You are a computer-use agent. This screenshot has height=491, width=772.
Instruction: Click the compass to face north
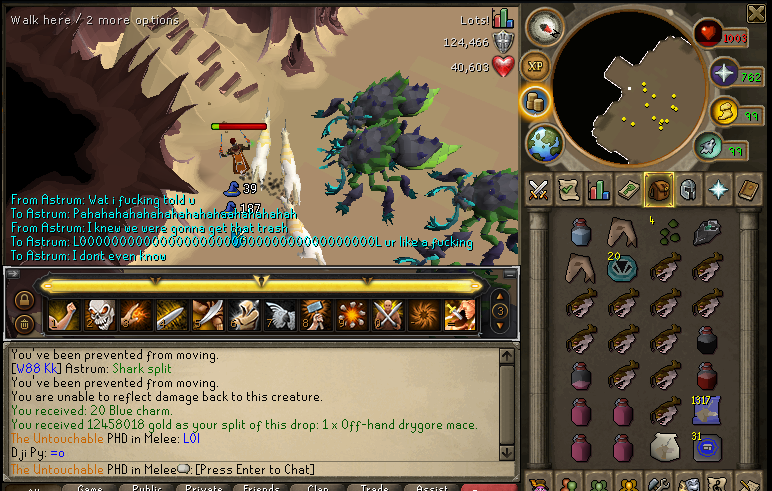click(x=546, y=27)
